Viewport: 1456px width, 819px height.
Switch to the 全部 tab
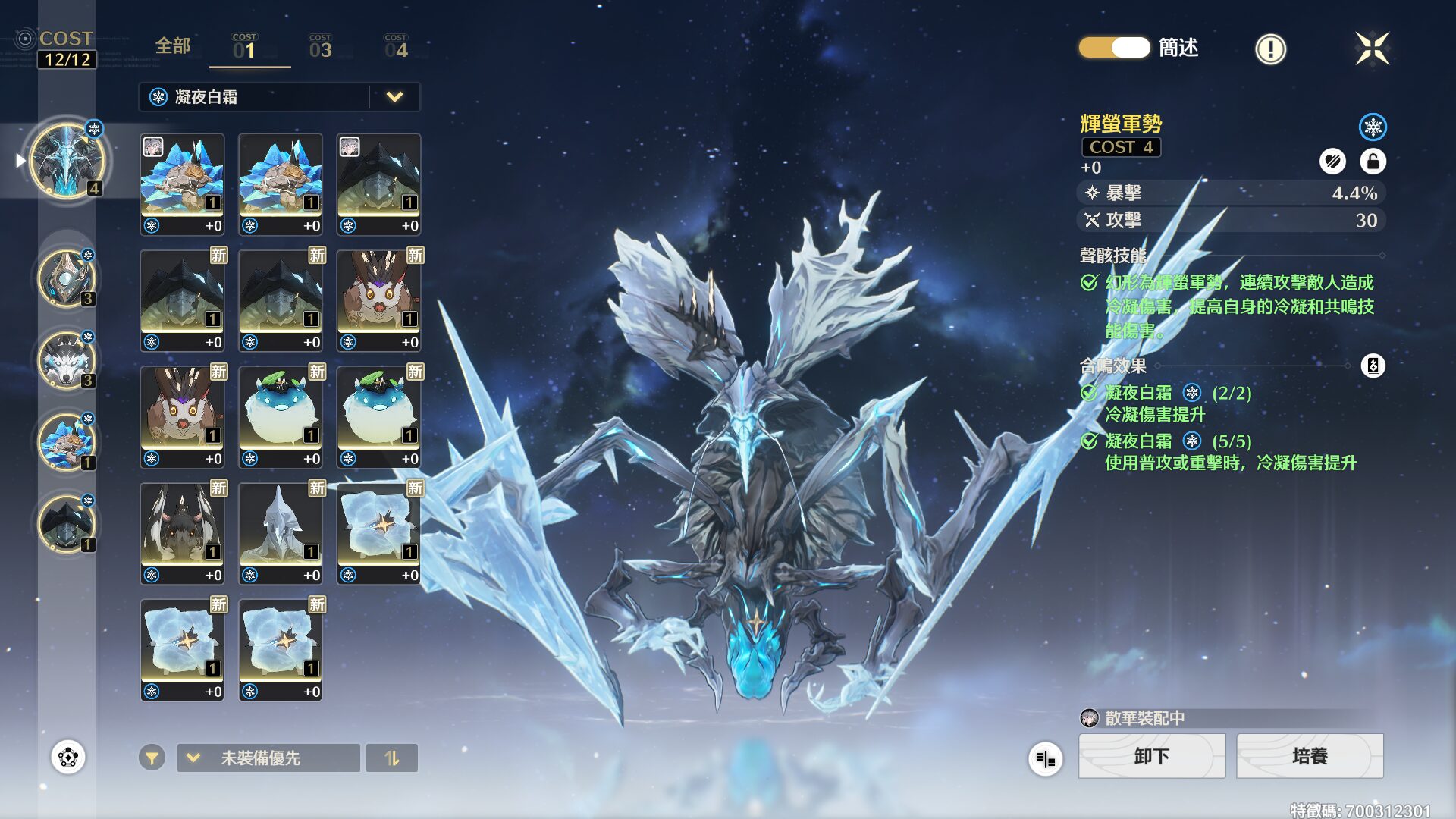(173, 46)
